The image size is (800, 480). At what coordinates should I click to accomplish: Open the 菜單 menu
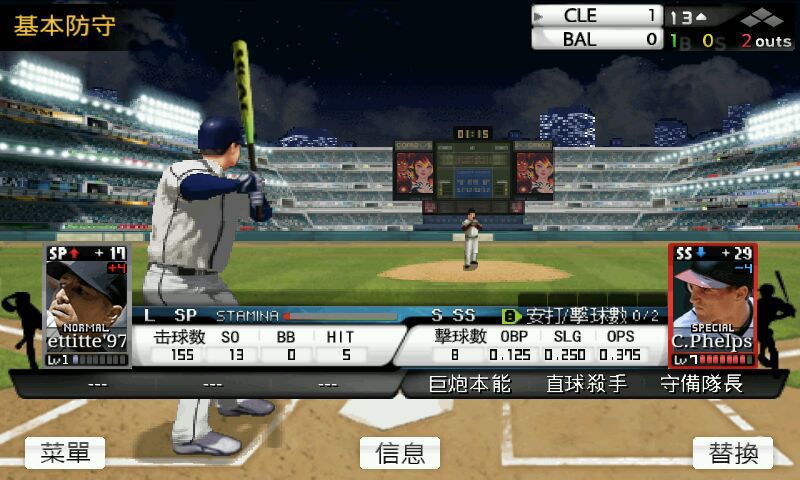[x=65, y=453]
